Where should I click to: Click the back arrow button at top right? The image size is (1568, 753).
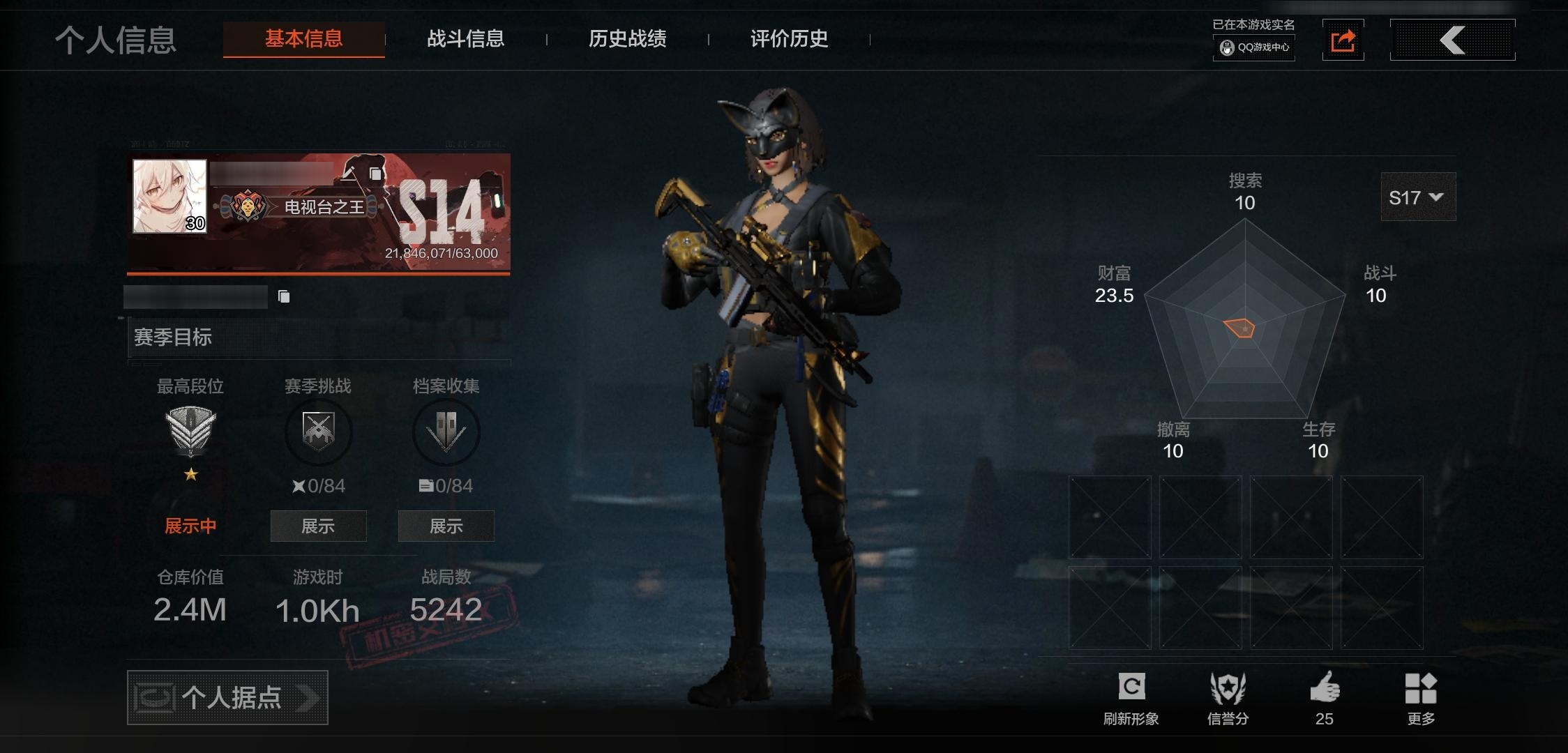1452,40
